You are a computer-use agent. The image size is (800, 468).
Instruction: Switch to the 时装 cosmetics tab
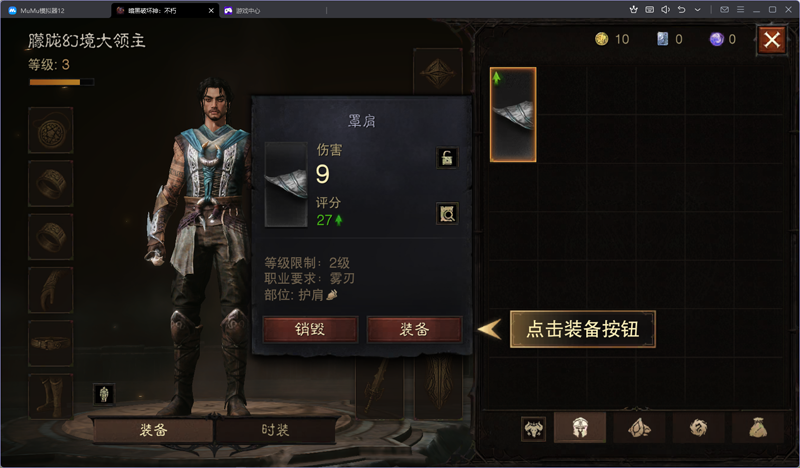275,430
